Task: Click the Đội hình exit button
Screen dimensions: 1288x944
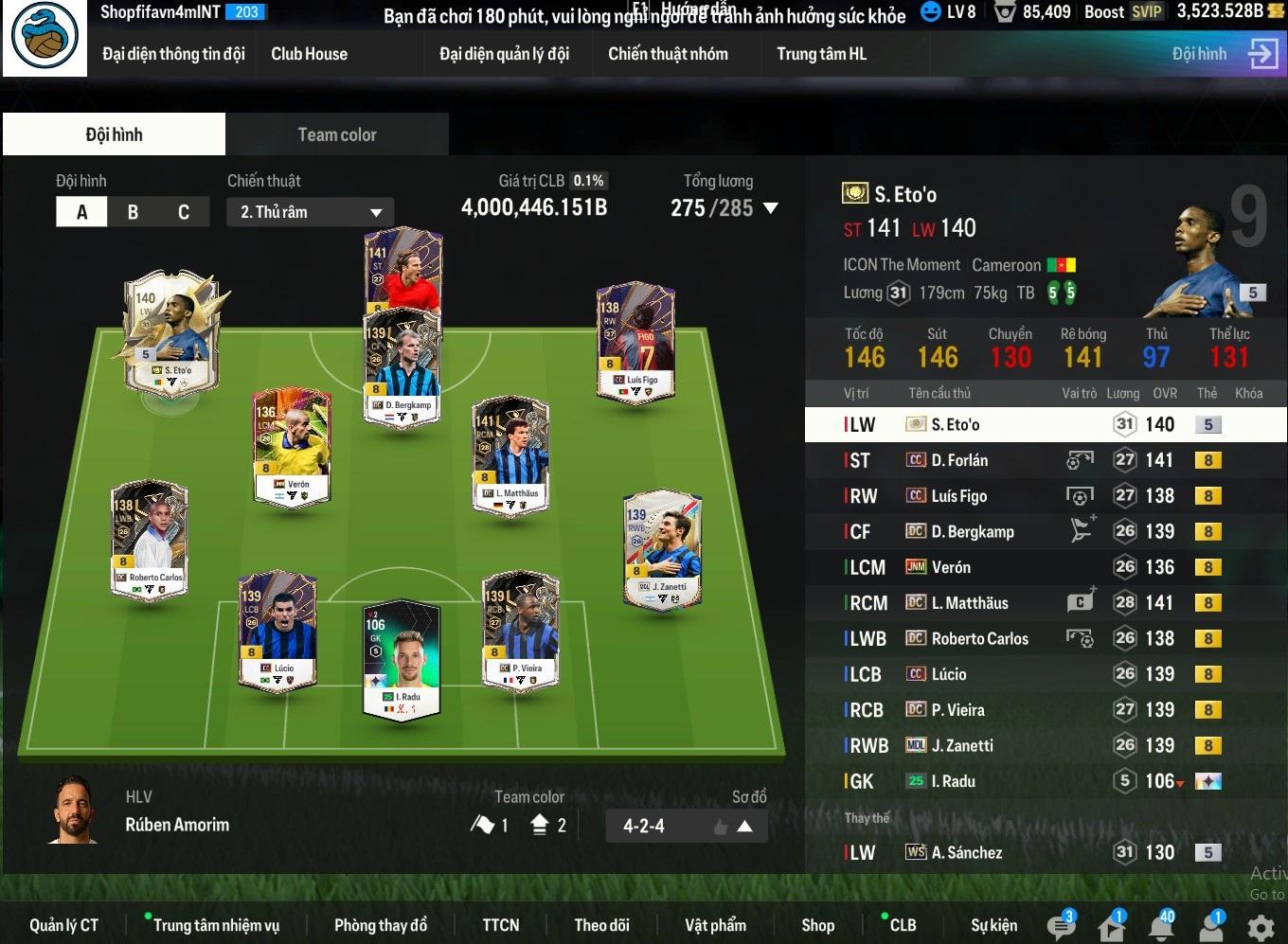Action: tap(1262, 54)
